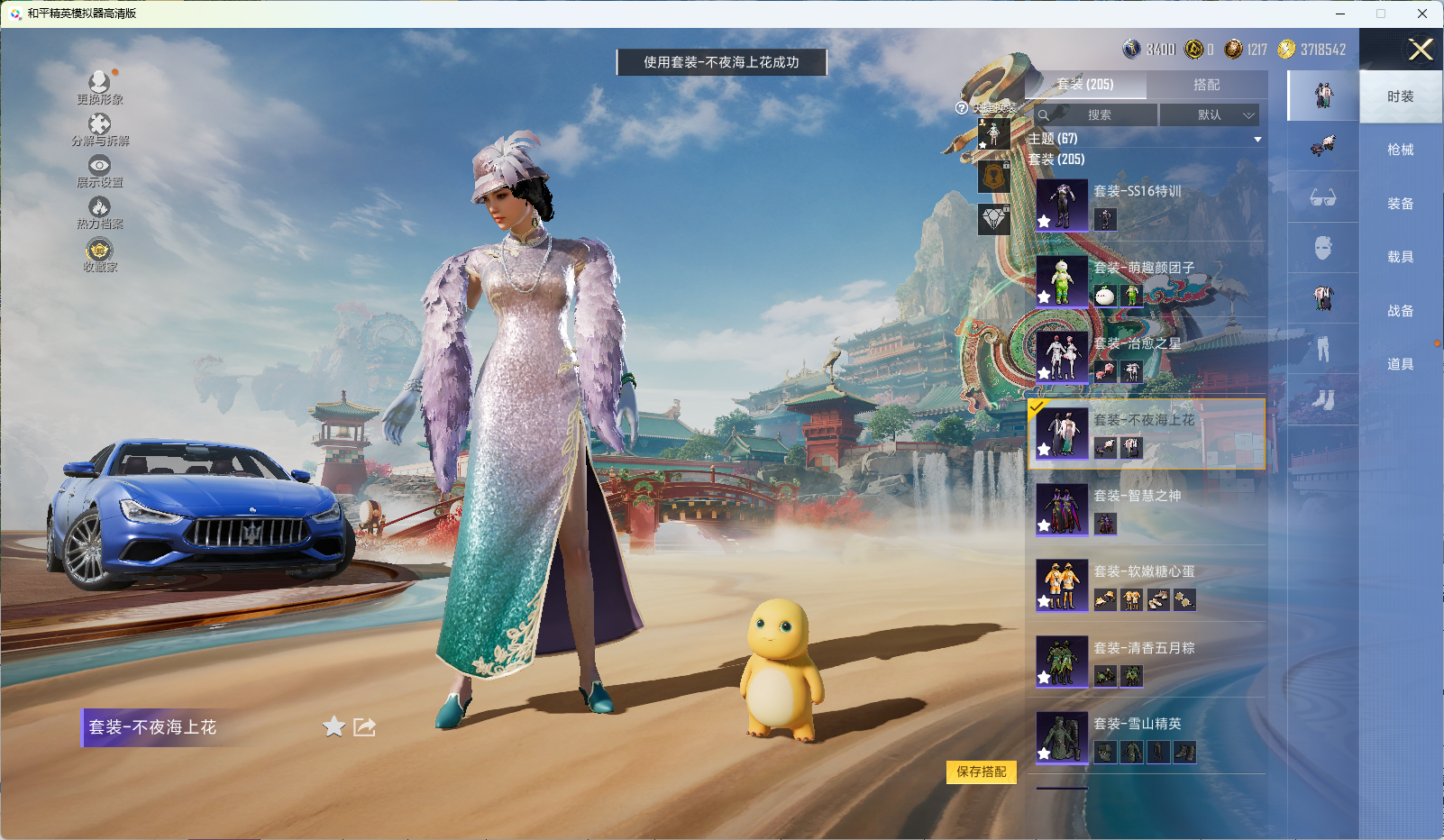
Task: Select the 装备 category
Action: [x=1400, y=204]
